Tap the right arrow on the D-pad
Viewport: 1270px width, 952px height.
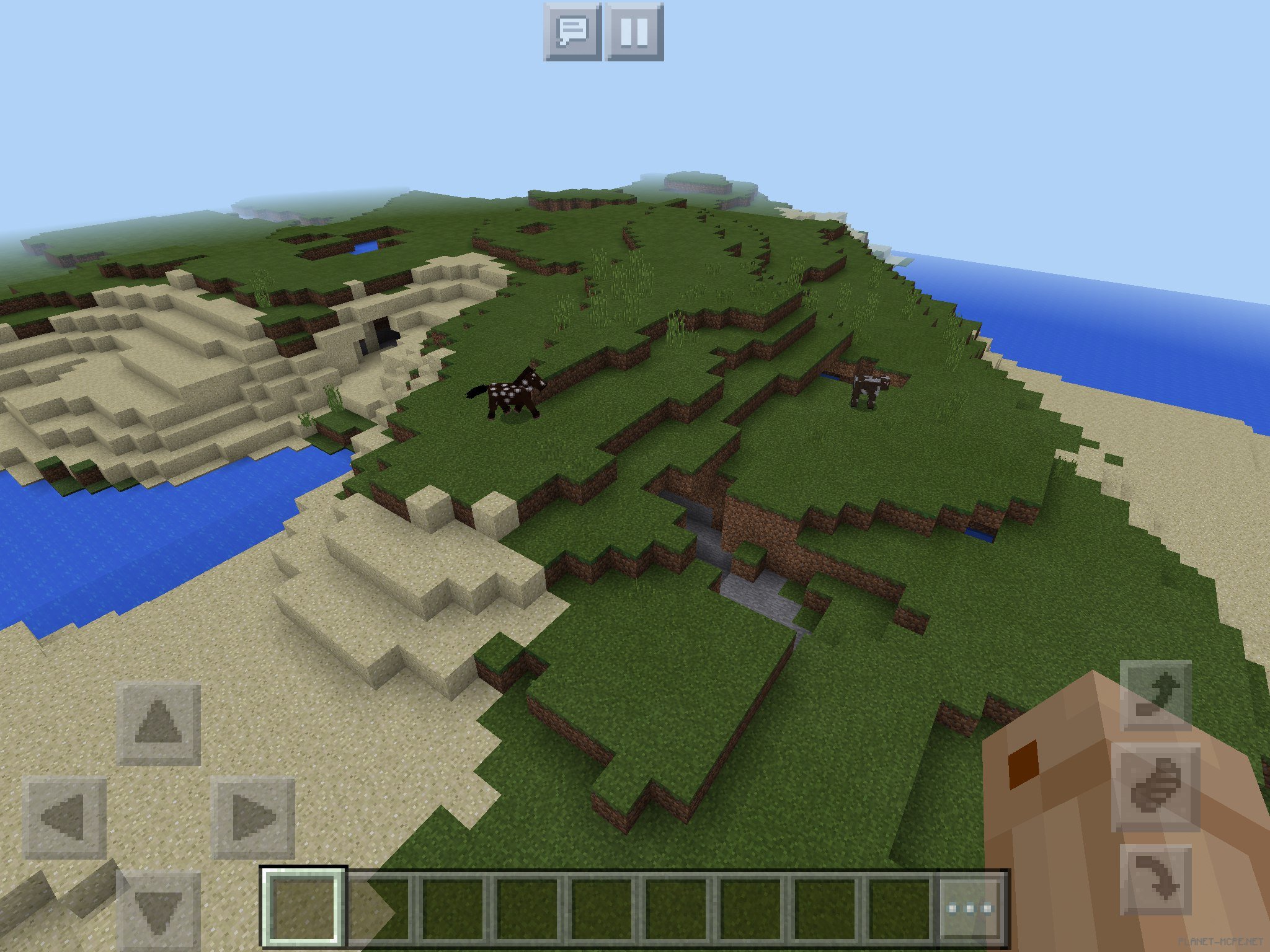tap(253, 818)
